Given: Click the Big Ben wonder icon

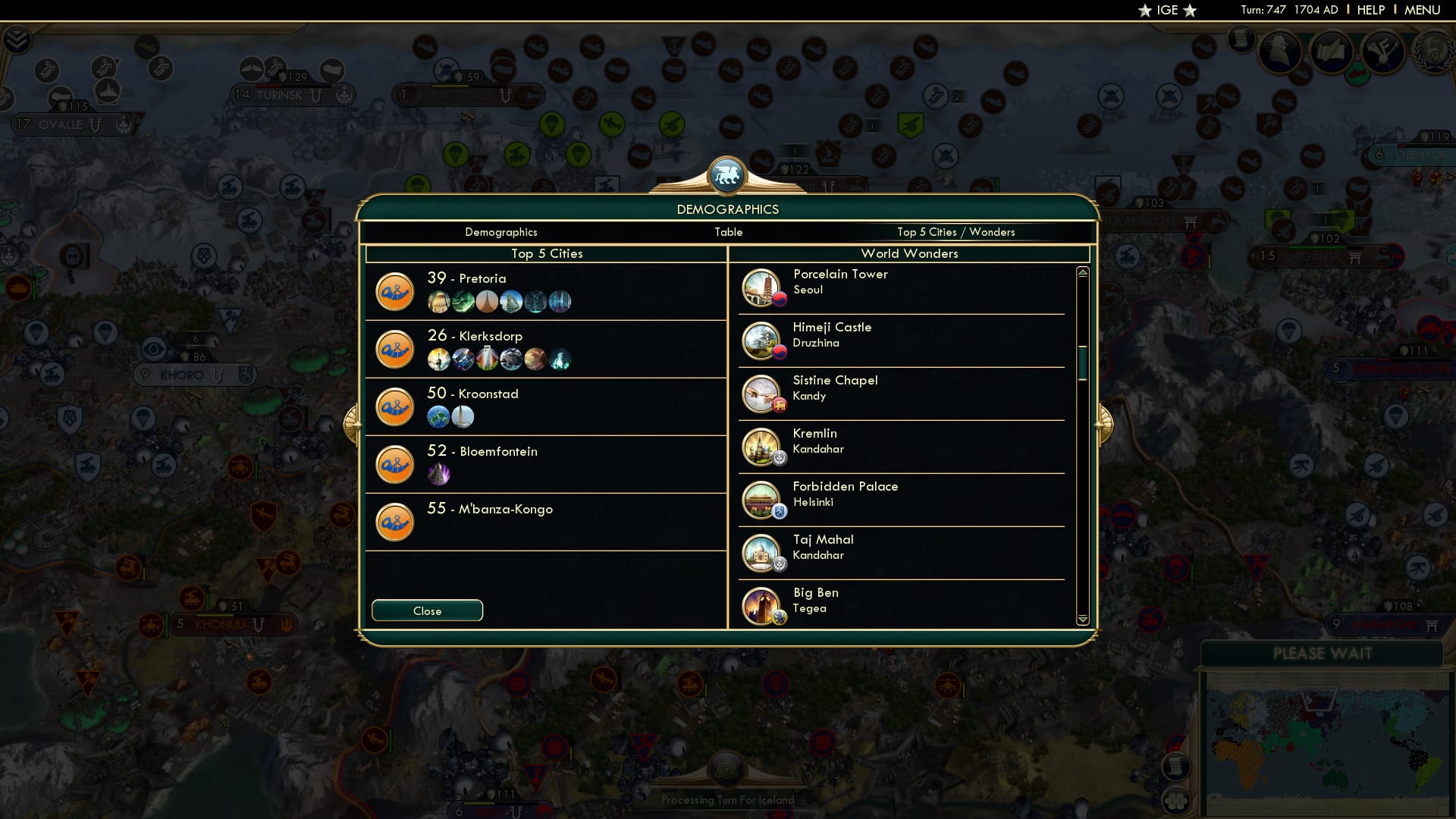Looking at the screenshot, I should [761, 606].
